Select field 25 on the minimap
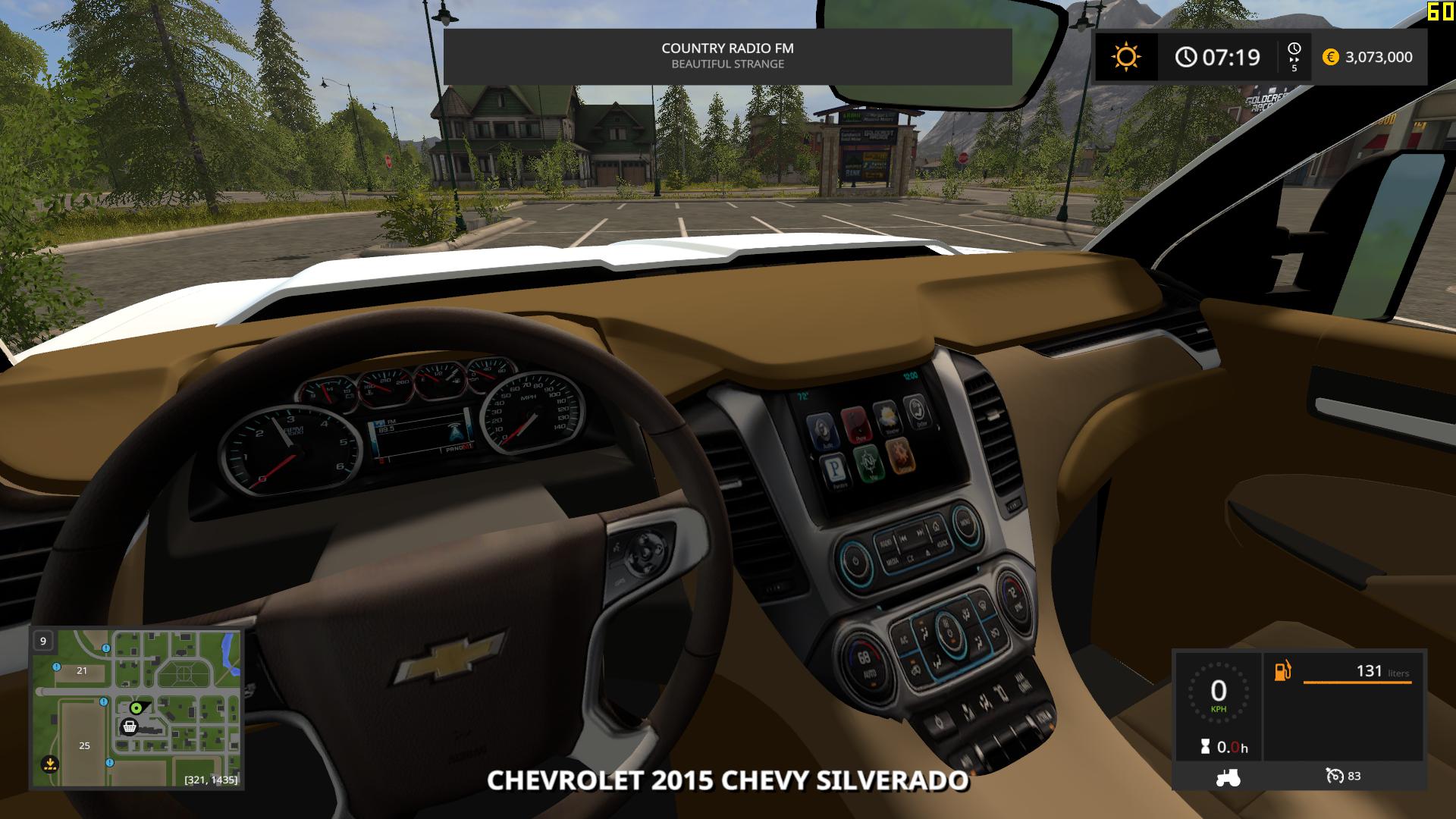The image size is (1456, 819). tap(84, 745)
